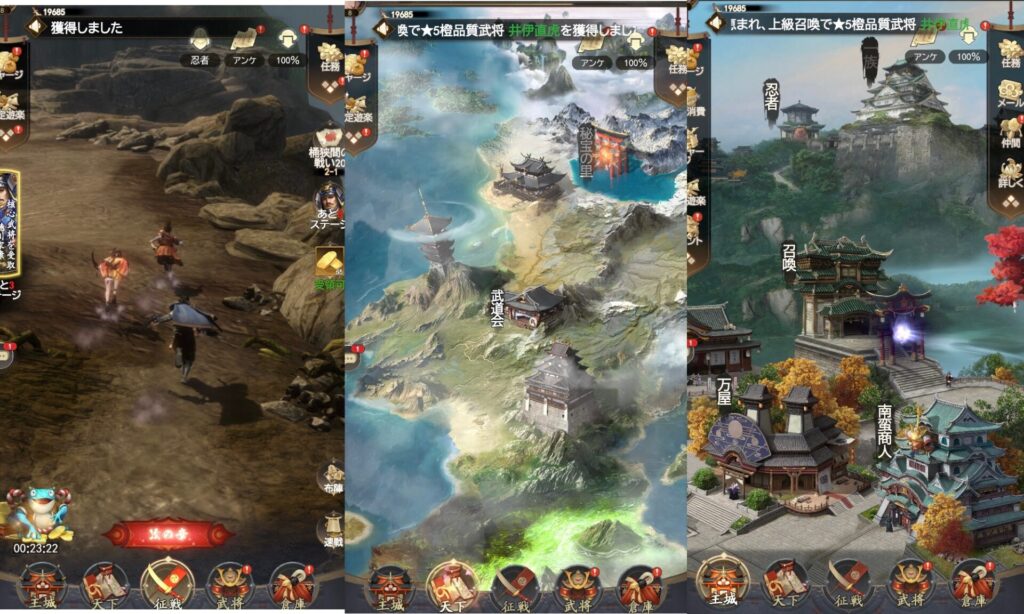Image resolution: width=1024 pixels, height=614 pixels.
Task: Claim the gold bar 受領可 reward
Action: (329, 263)
